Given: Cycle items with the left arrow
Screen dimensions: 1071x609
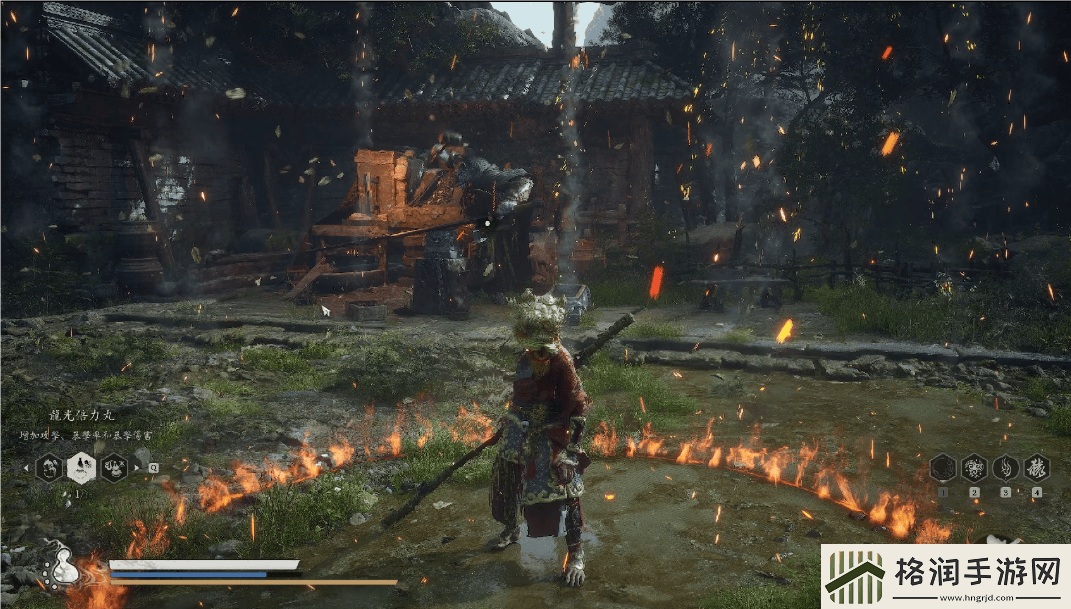Looking at the screenshot, I should (x=26, y=467).
